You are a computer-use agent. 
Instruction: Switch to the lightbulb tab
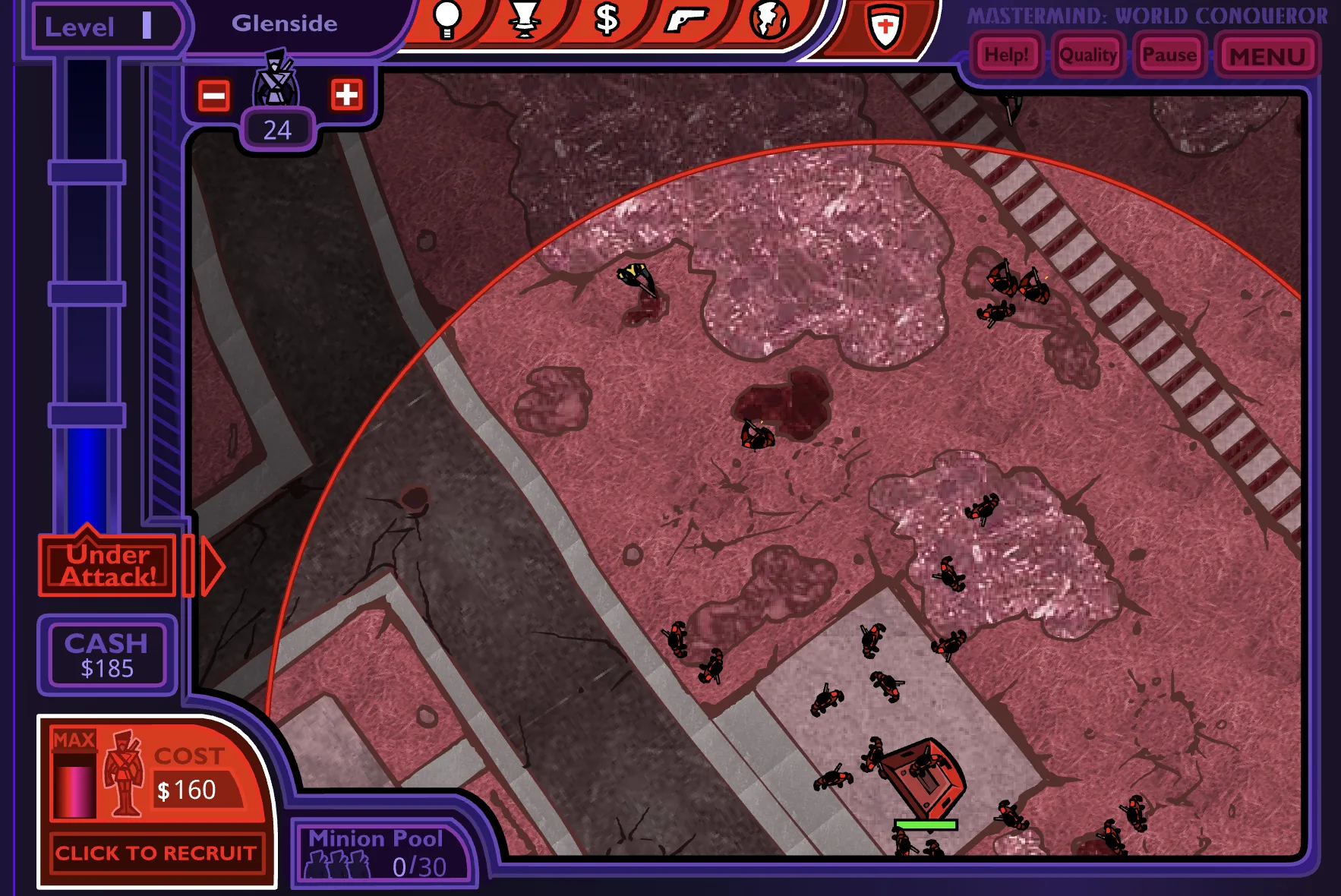(x=446, y=20)
